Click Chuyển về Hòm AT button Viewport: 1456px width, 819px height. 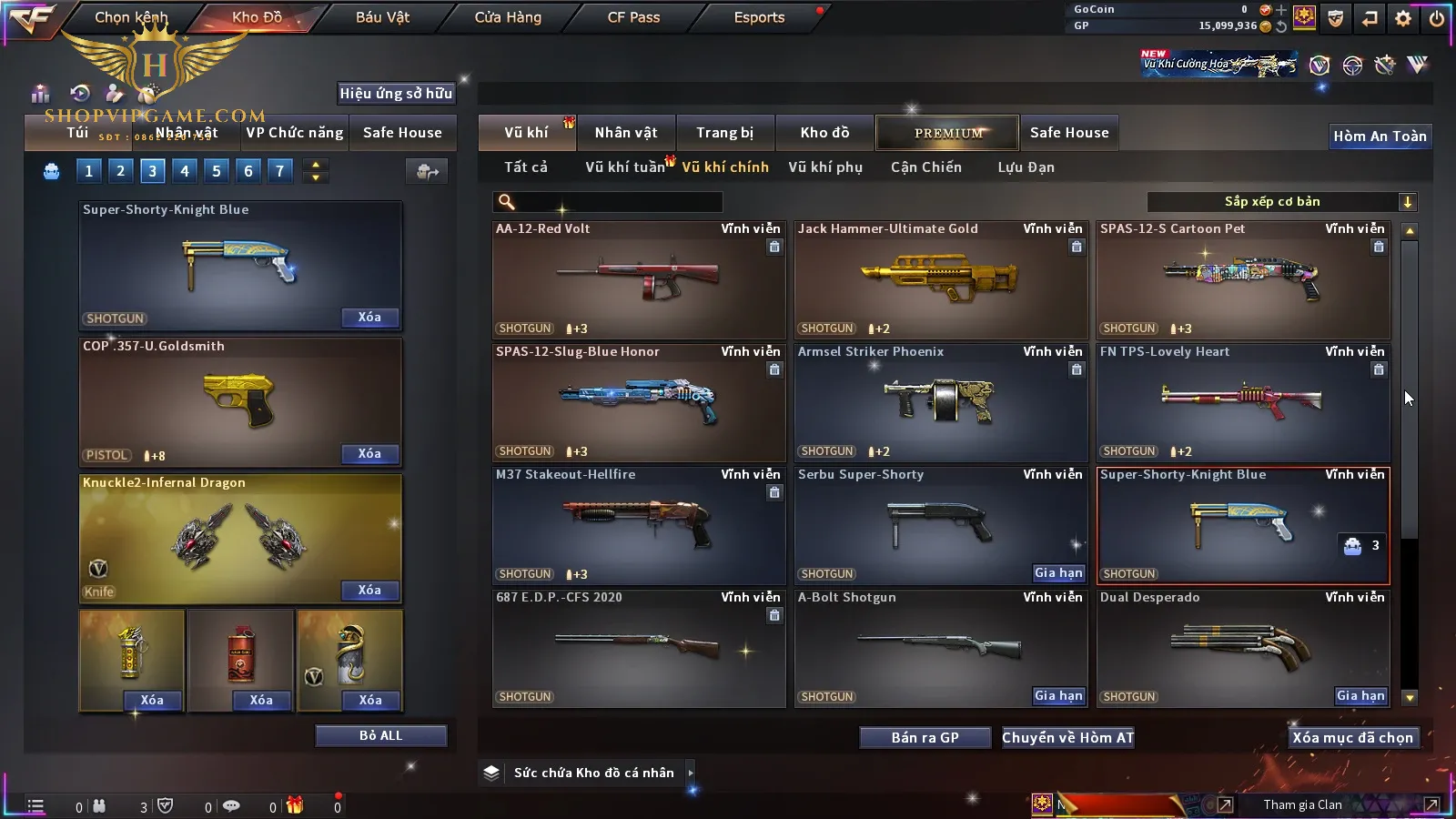click(x=1067, y=738)
